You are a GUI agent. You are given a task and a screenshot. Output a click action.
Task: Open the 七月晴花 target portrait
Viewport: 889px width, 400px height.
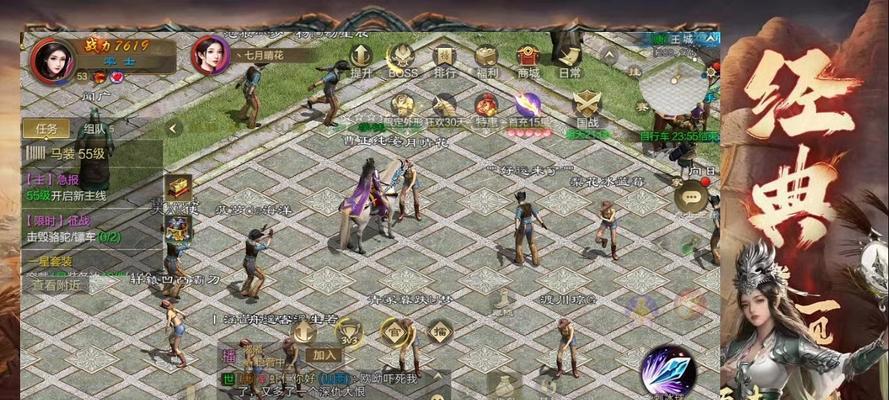(x=210, y=55)
